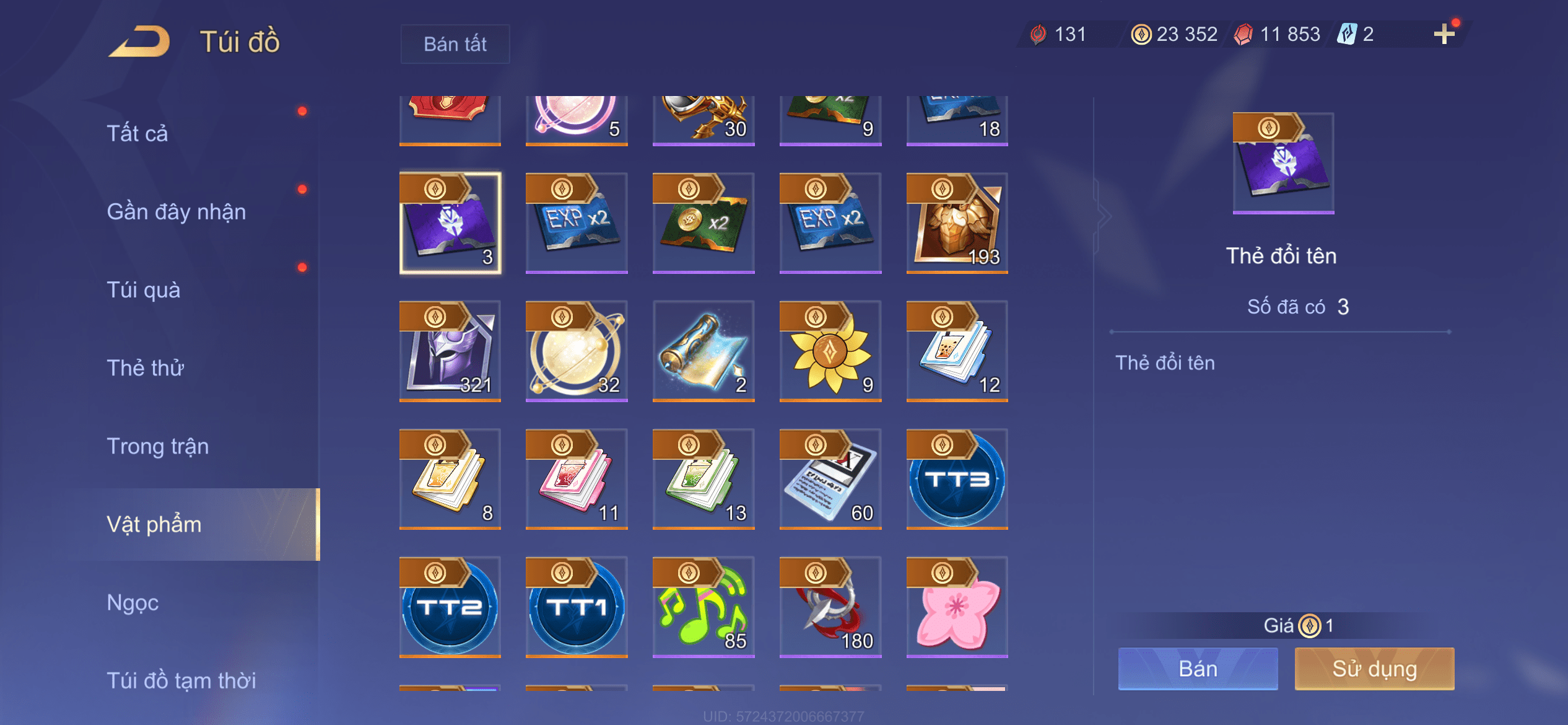Add currency with the plus button
This screenshot has height=725, width=1568.
(x=1444, y=34)
